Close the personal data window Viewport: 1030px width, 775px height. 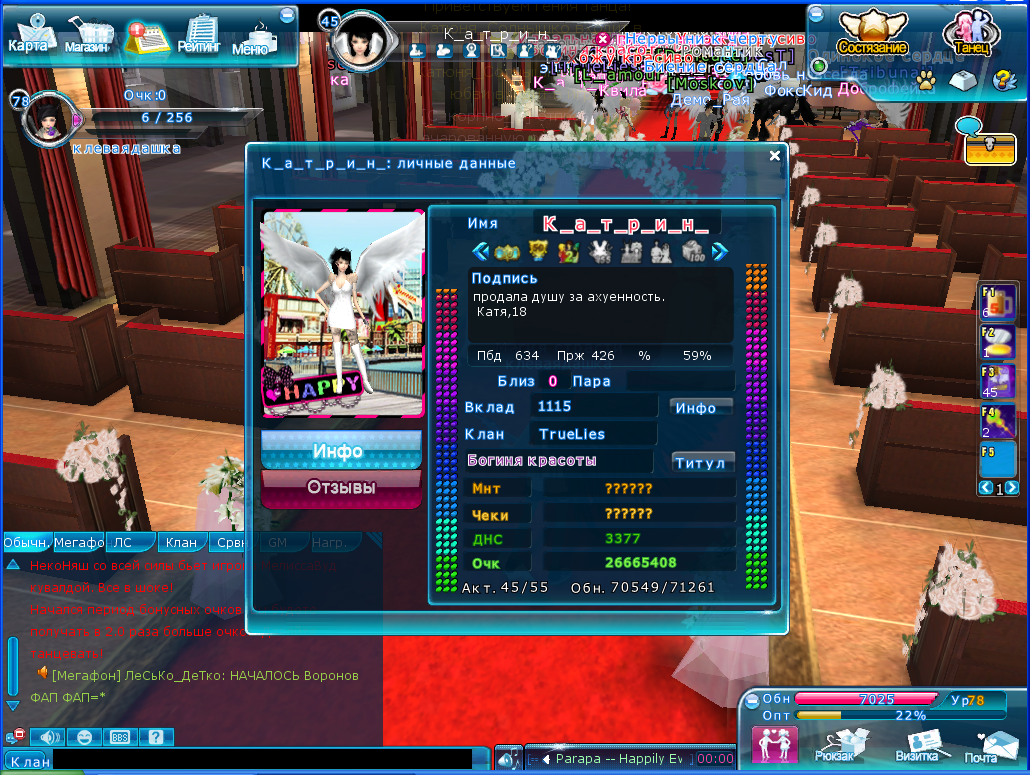774,156
